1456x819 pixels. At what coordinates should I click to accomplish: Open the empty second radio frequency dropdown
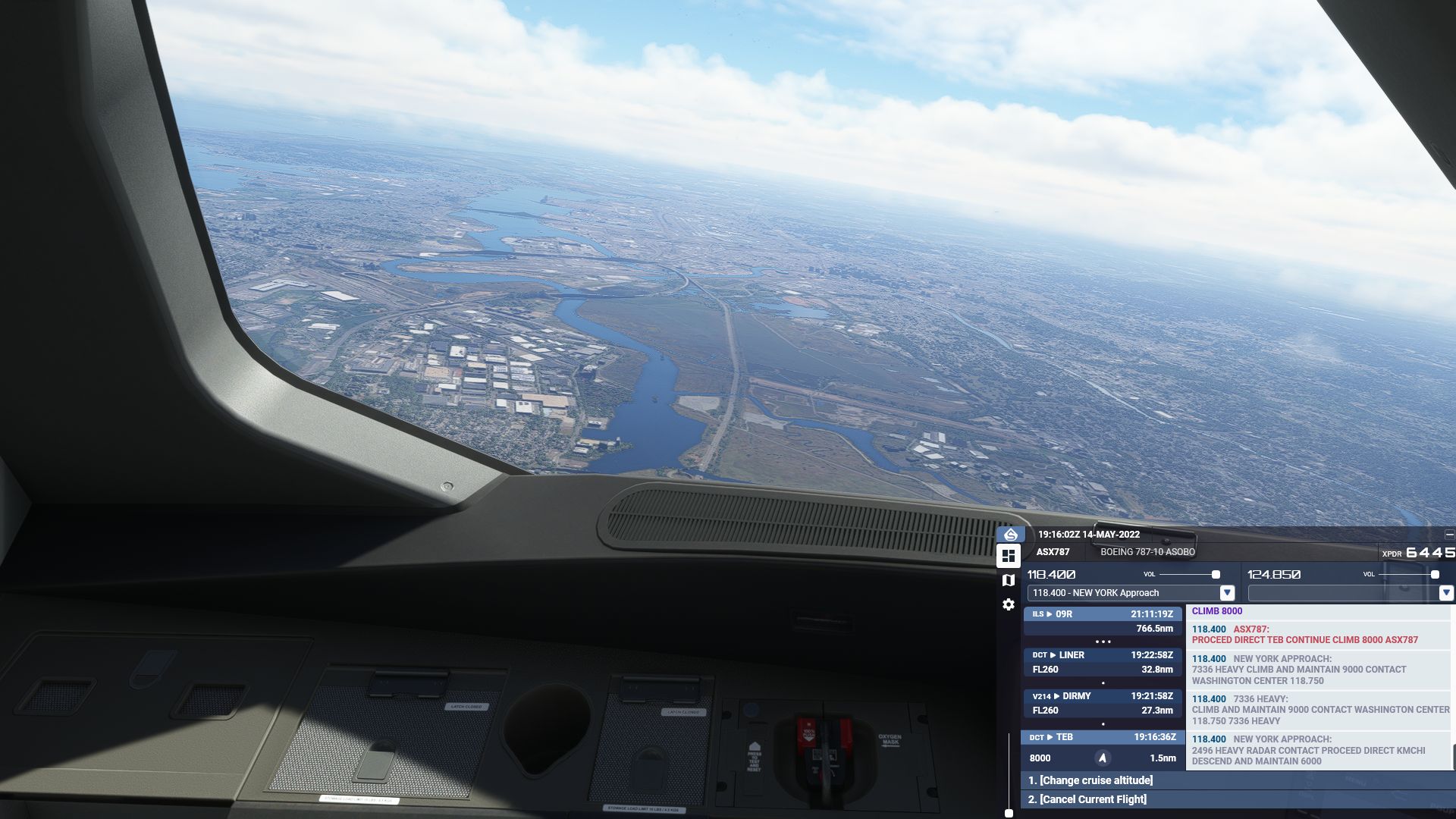tap(1446, 593)
